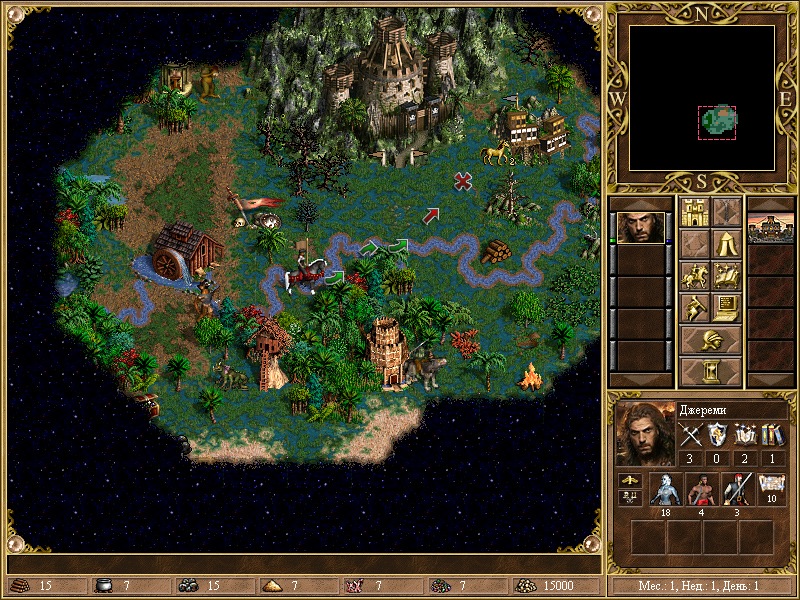This screenshot has width=800, height=600.
Task: Put the hero to sleep with tent button
Action: (x=726, y=243)
